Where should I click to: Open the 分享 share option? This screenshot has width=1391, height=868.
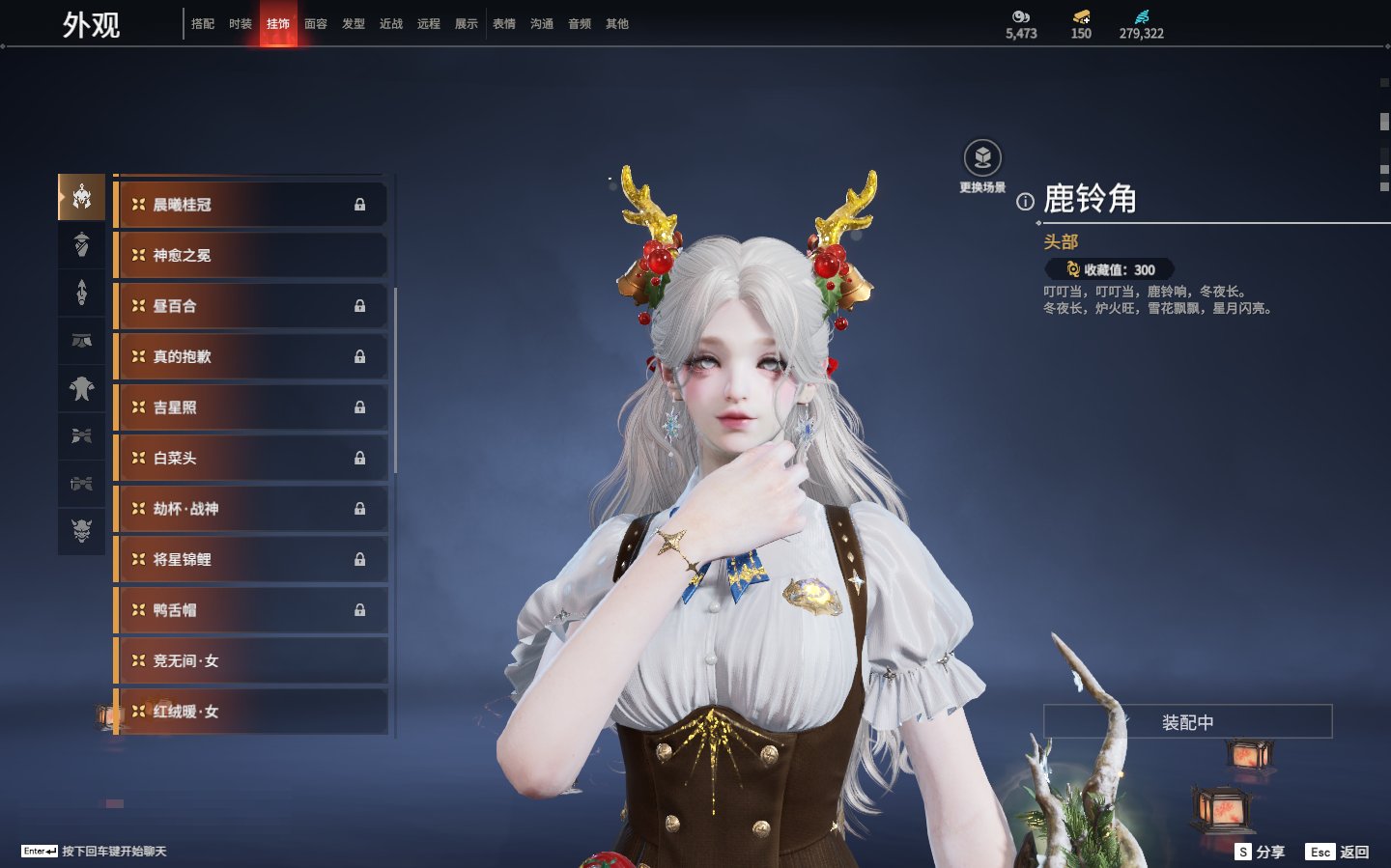(1261, 852)
